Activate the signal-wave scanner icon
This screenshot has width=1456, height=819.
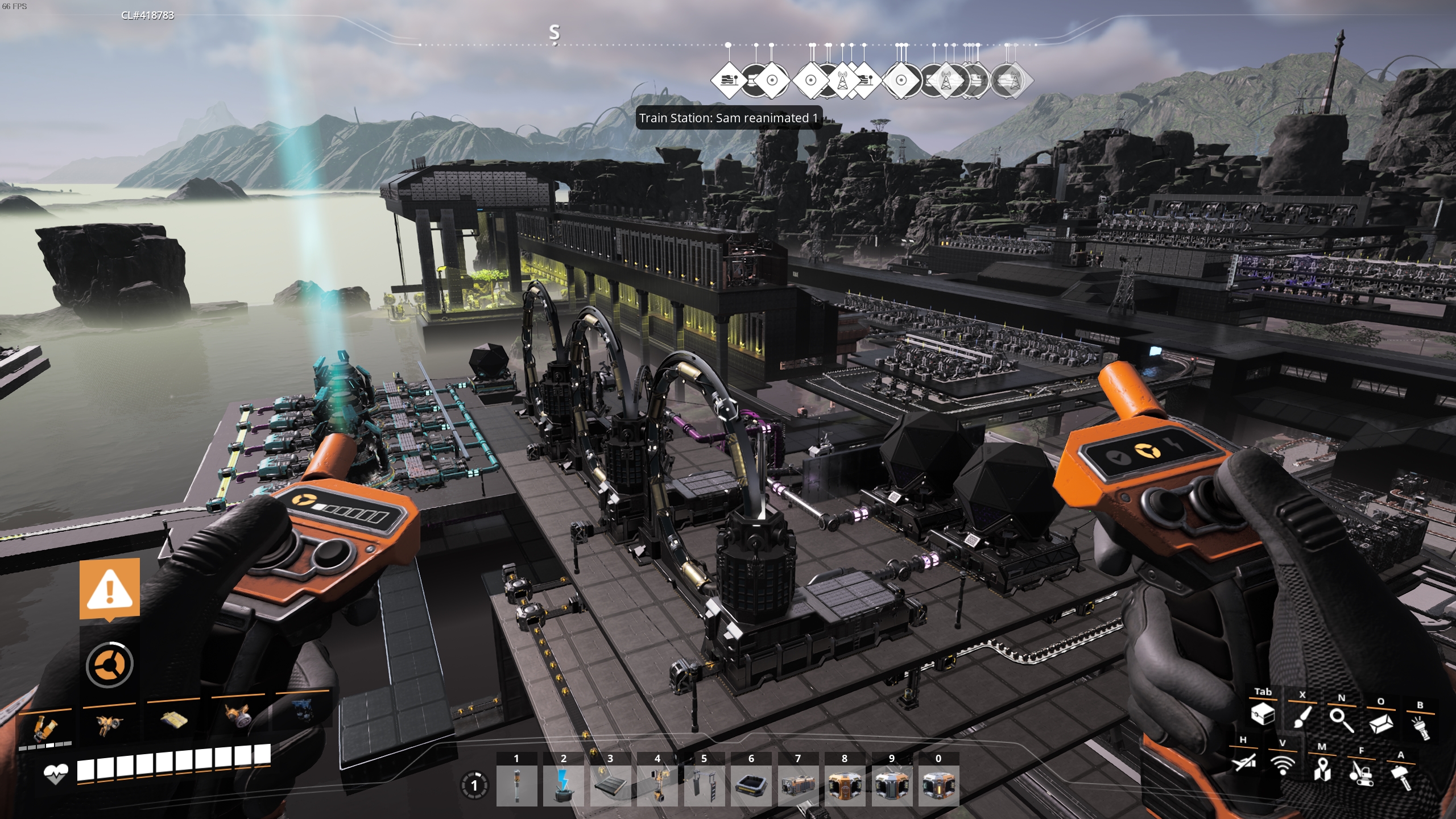point(1283,766)
